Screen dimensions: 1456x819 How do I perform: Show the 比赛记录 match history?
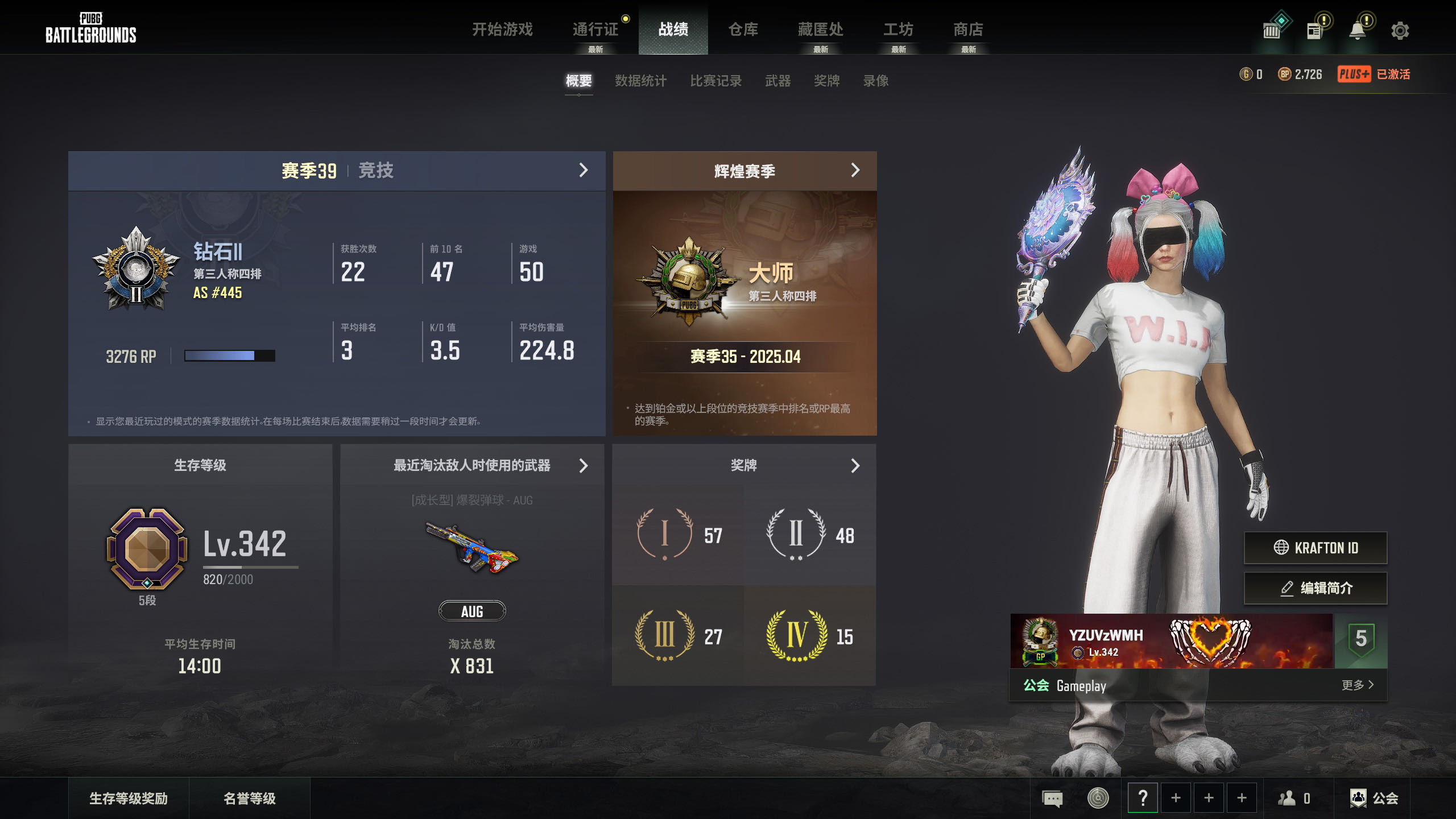pyautogui.click(x=715, y=81)
